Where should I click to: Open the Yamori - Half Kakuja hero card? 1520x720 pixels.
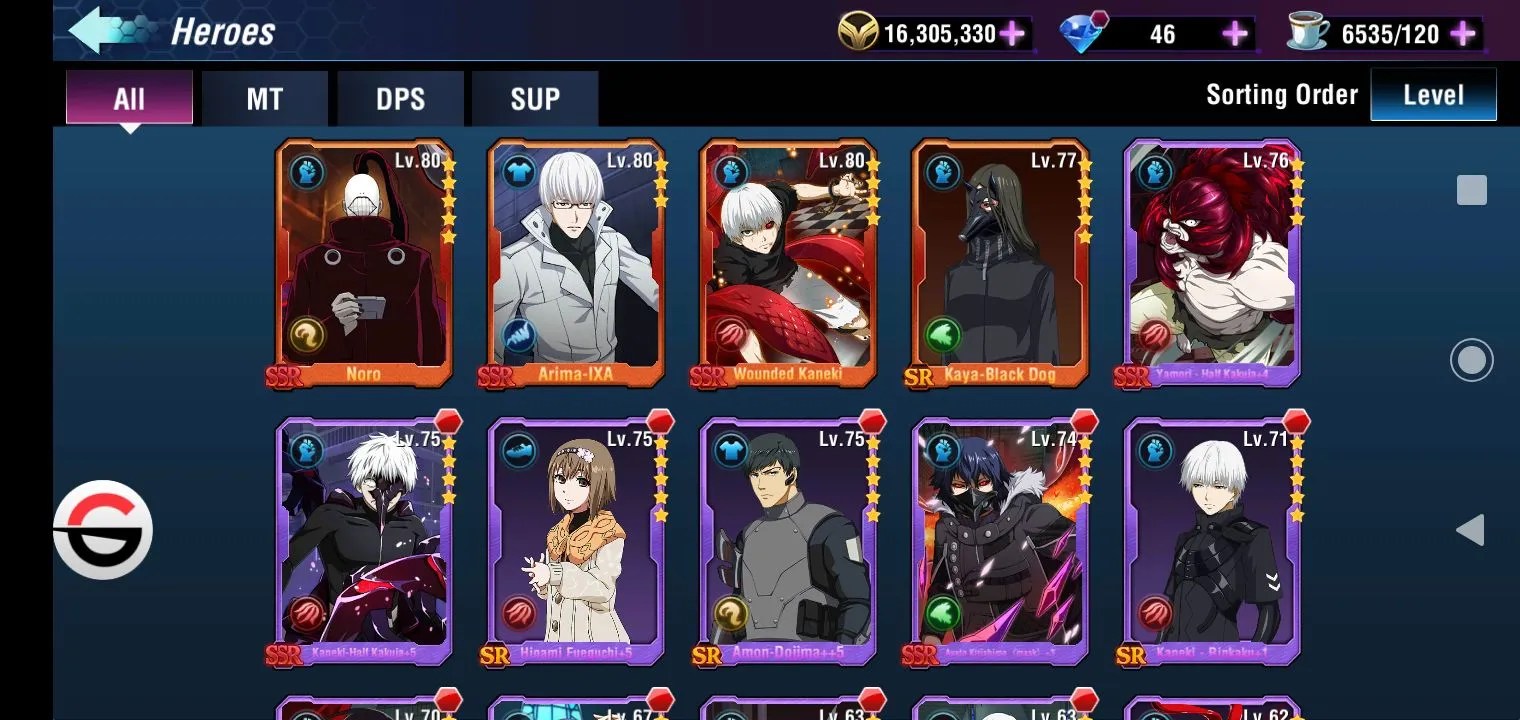[1212, 262]
